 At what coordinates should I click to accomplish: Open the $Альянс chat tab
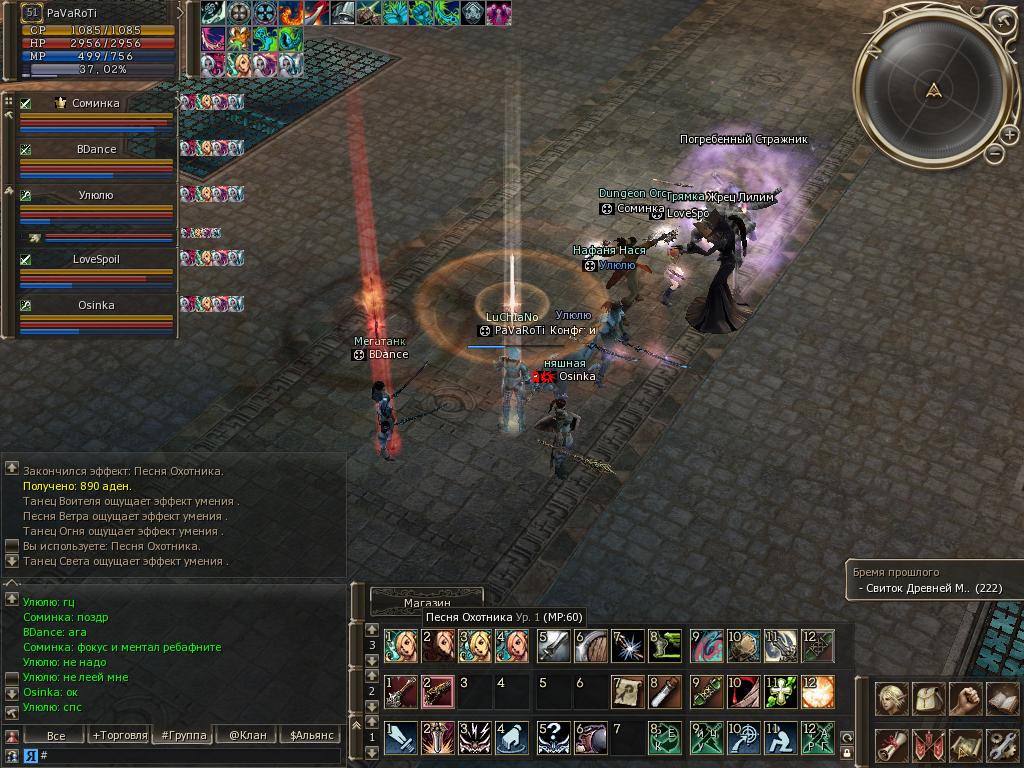click(311, 736)
